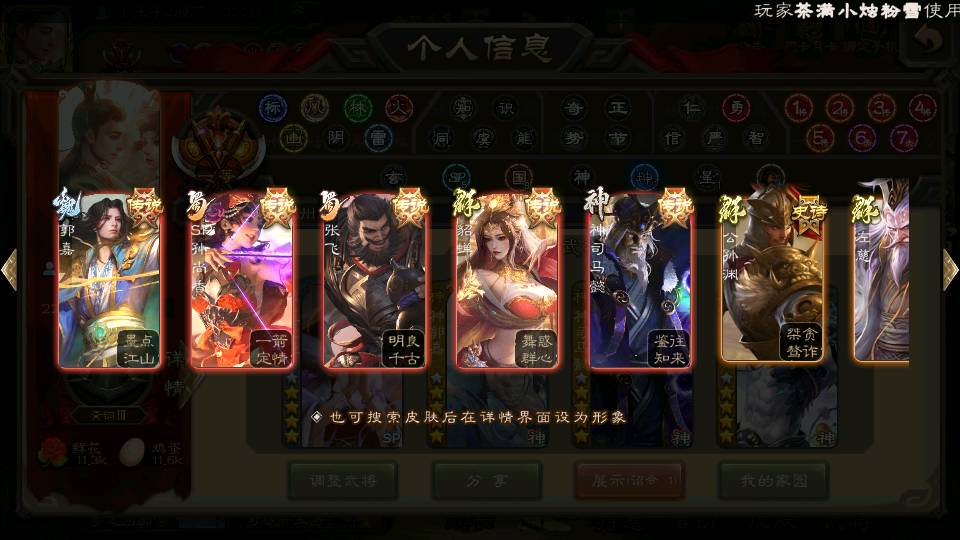This screenshot has height=540, width=960.
Task: Pick the partially visible 左慈 skin card
Action: 882,280
